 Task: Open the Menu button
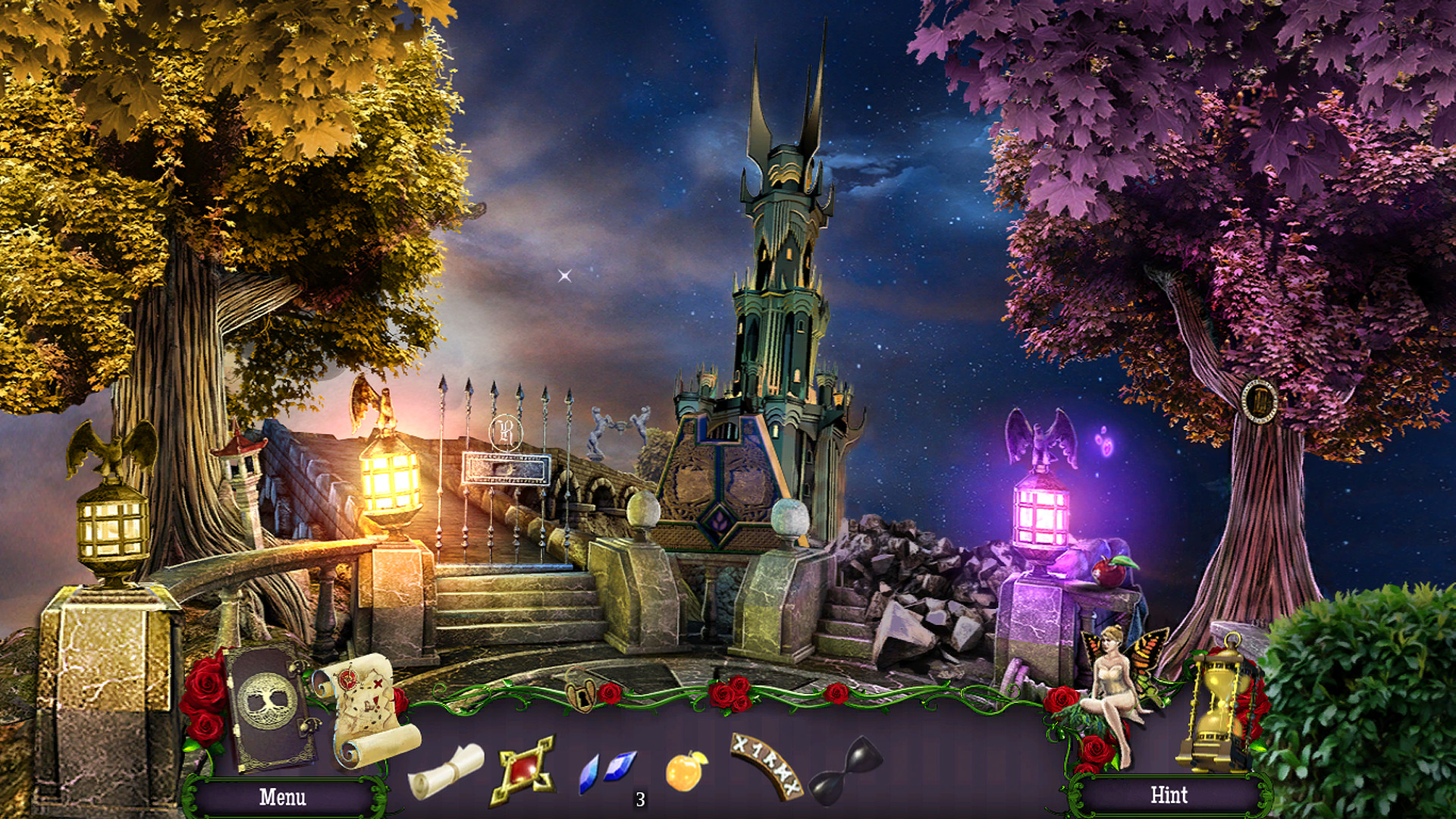pyautogui.click(x=282, y=797)
